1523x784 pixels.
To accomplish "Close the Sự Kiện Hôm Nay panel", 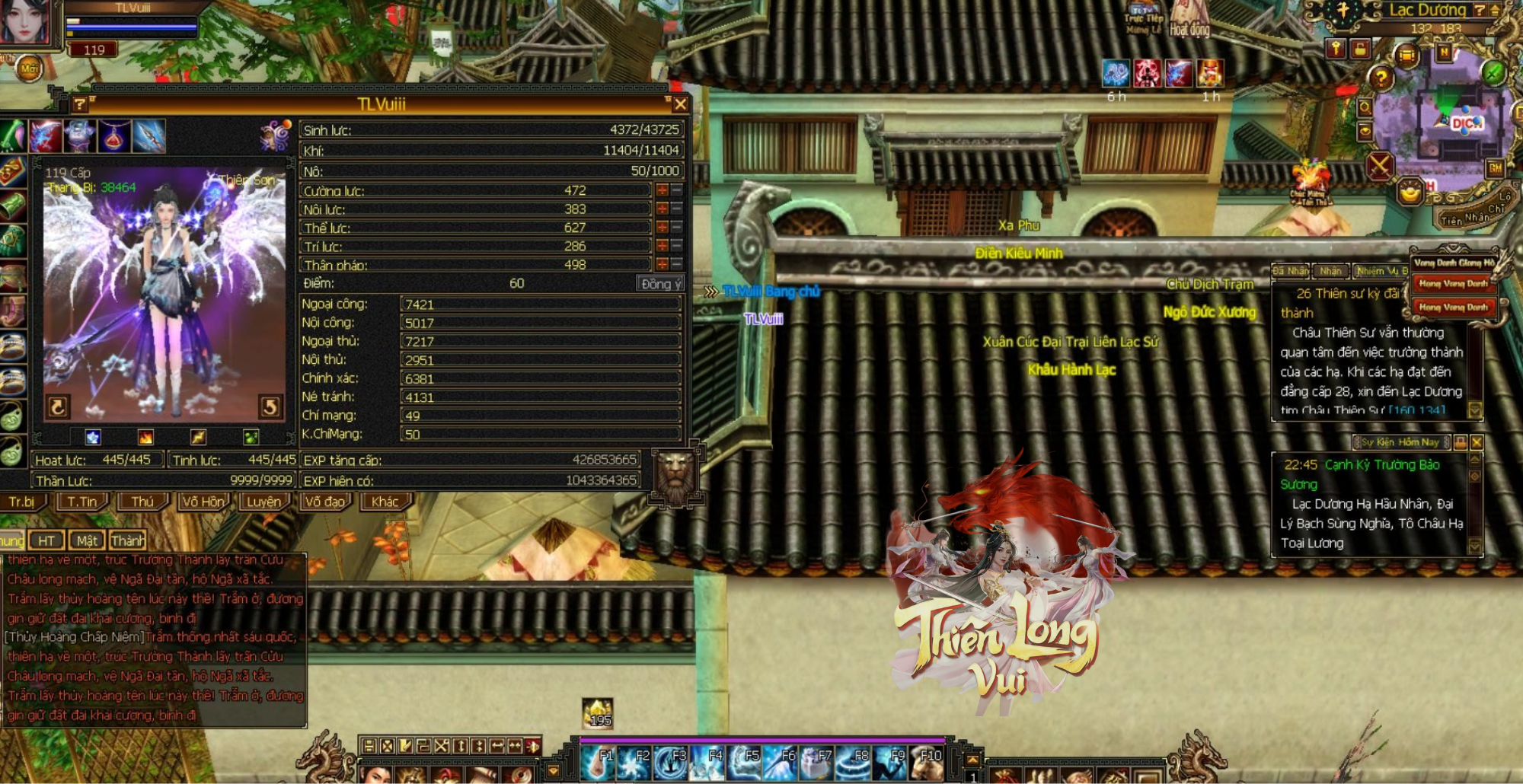I will point(1477,442).
